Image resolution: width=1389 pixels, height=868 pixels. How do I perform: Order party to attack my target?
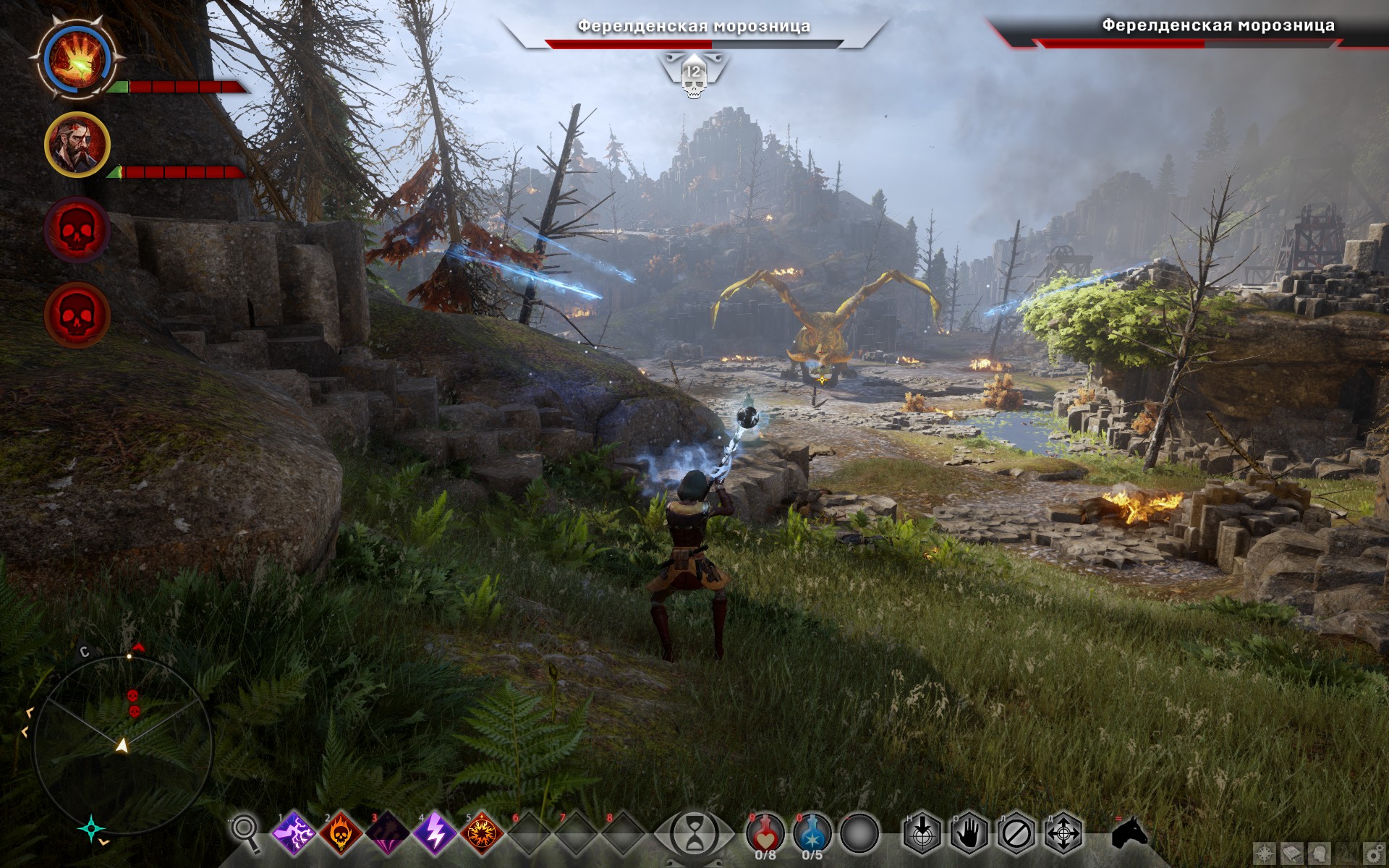[x=922, y=834]
